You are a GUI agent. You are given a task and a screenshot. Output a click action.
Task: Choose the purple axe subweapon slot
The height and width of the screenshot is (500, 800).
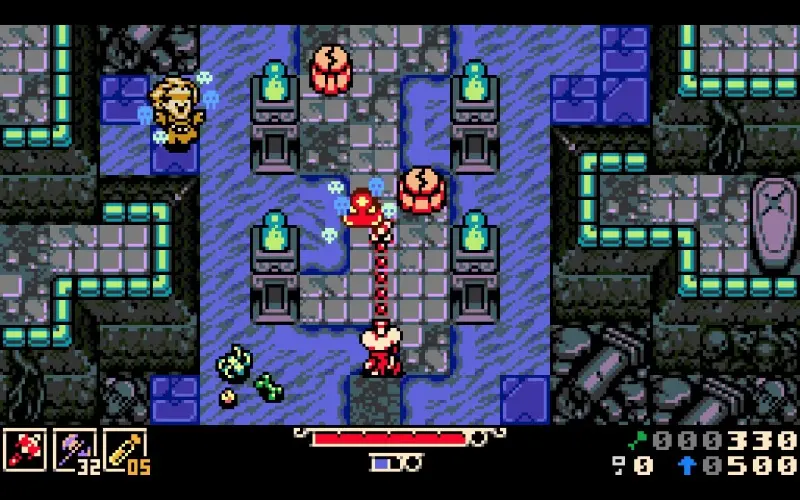pos(74,451)
